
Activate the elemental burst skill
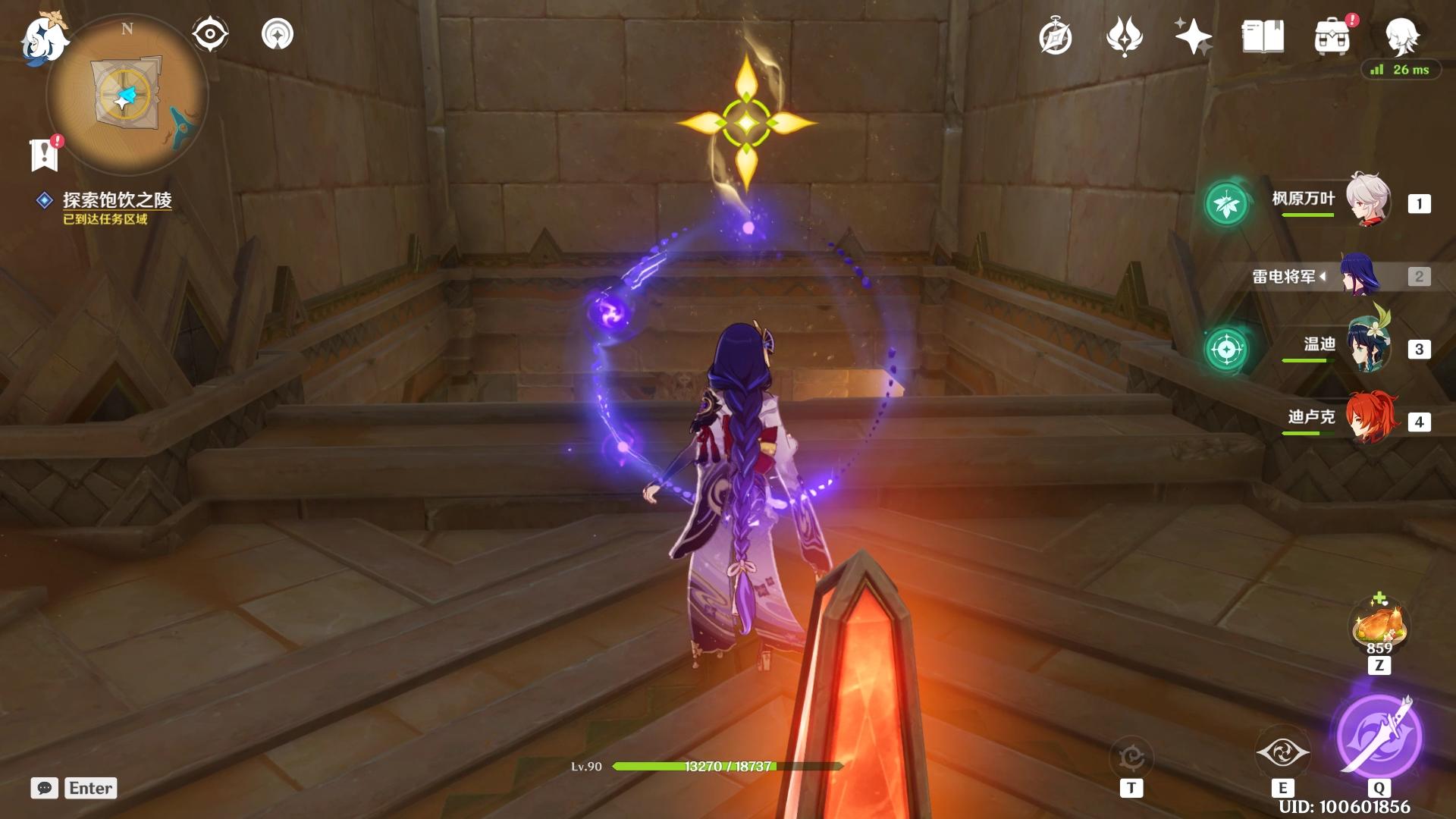(x=1379, y=736)
